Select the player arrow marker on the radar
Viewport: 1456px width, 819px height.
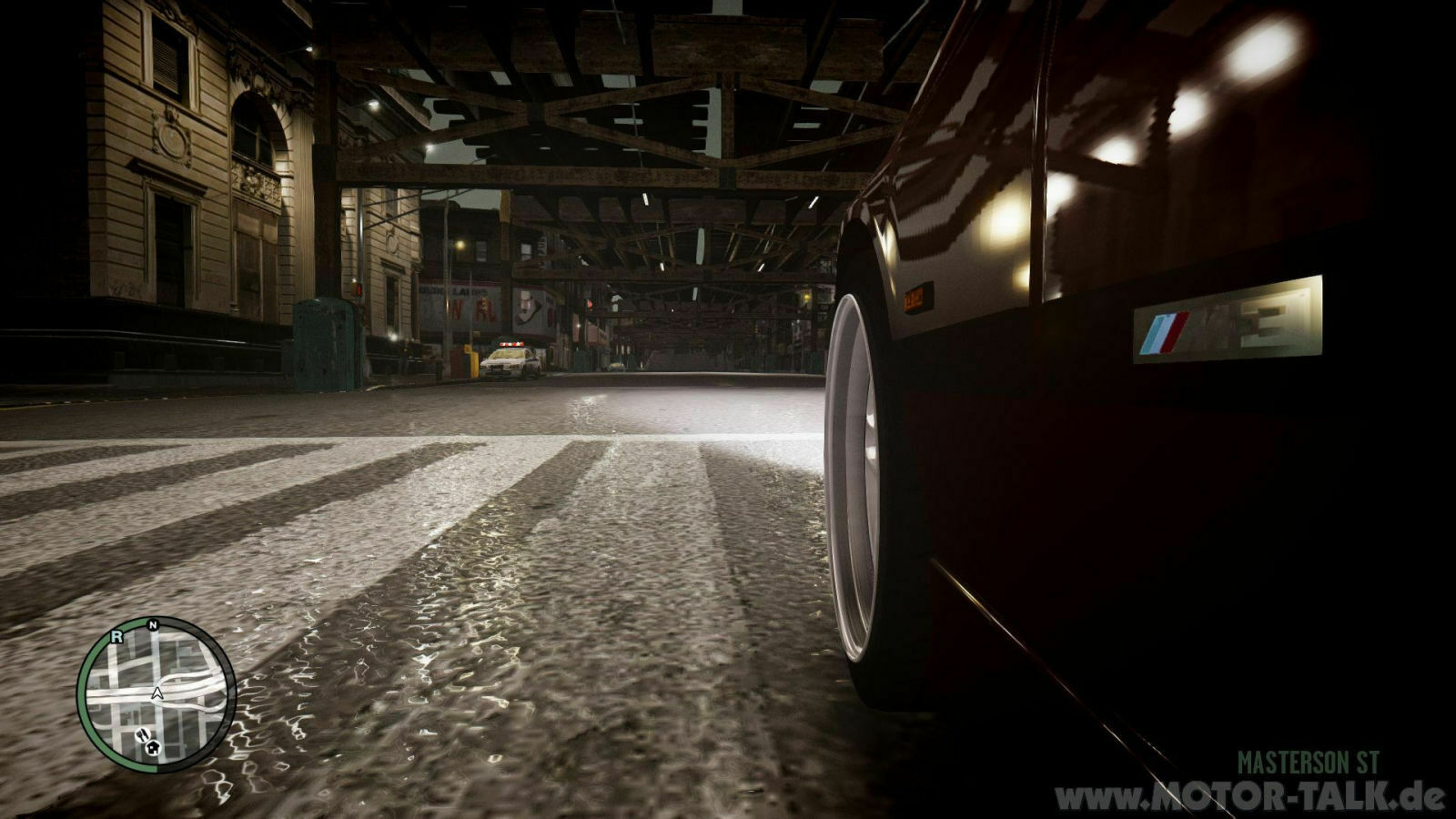pos(157,694)
